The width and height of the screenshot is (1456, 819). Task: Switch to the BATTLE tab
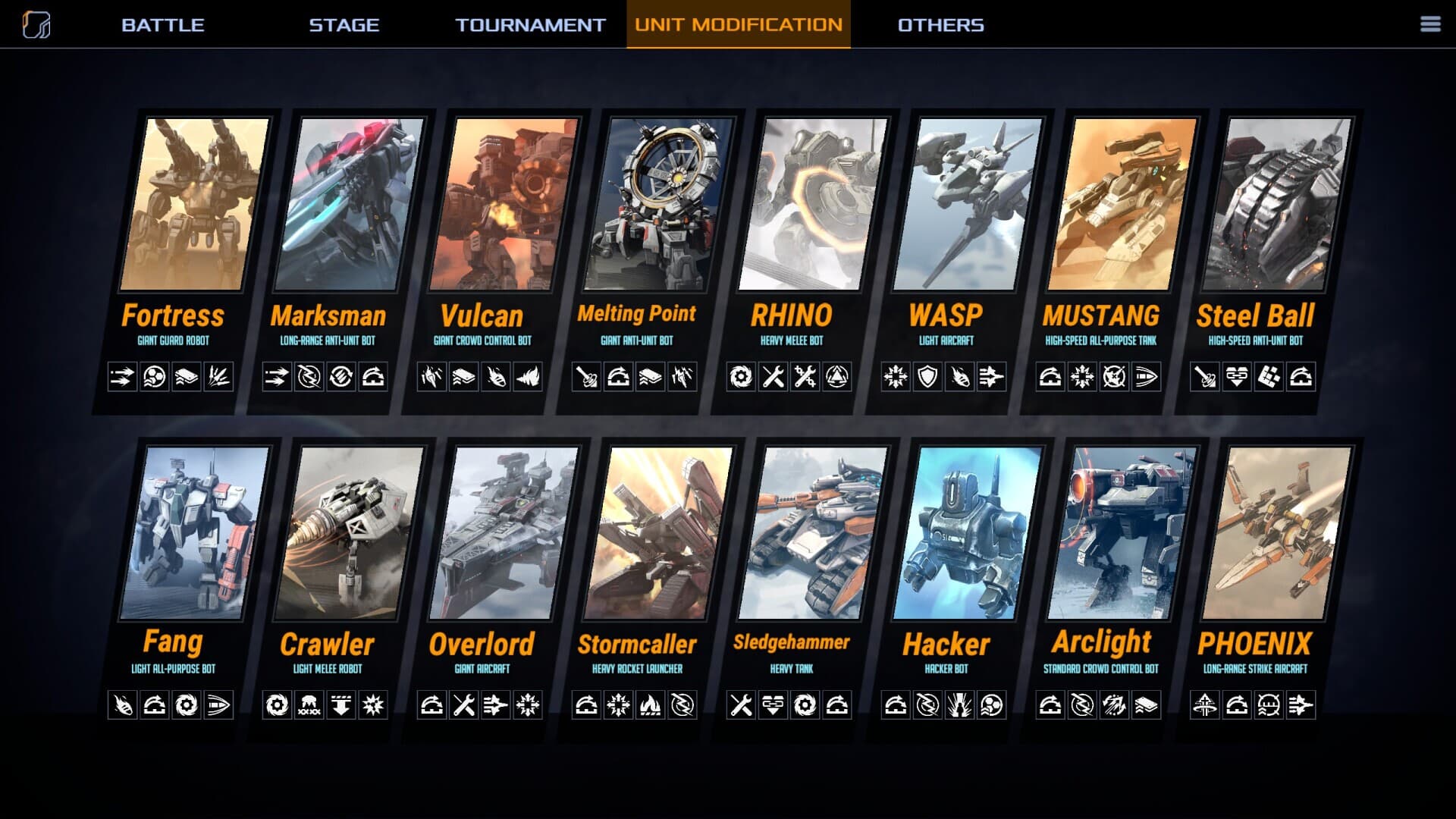[162, 24]
